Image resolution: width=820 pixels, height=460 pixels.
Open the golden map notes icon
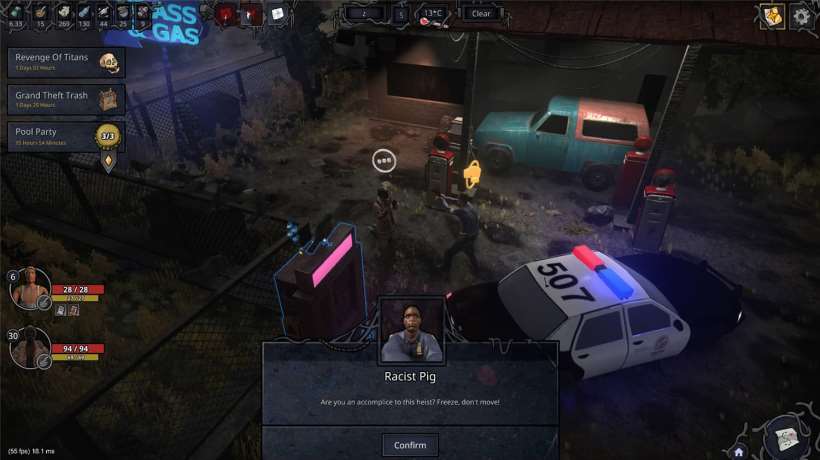(772, 15)
